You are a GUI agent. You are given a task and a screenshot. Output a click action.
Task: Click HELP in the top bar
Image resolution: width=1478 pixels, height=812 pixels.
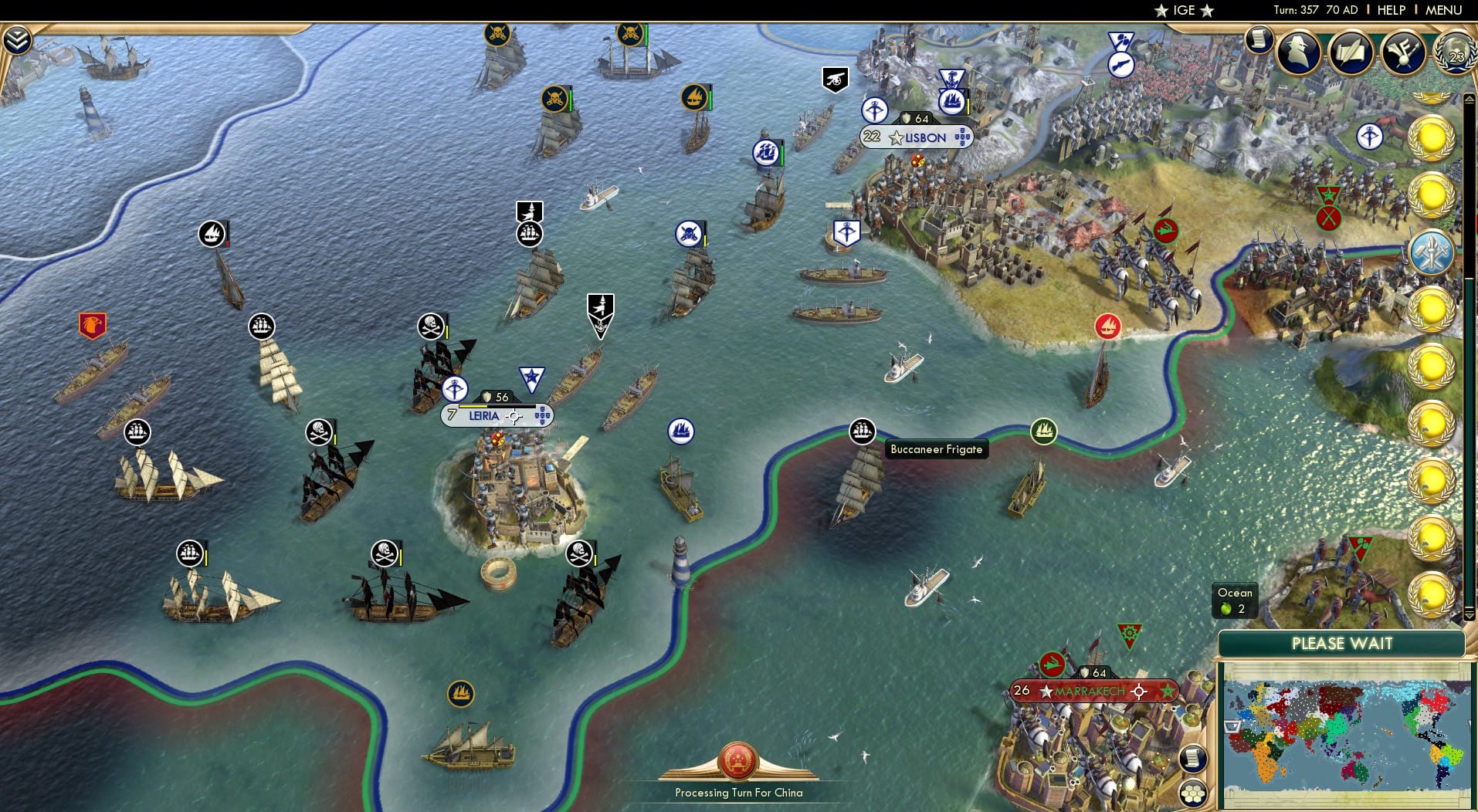point(1390,10)
